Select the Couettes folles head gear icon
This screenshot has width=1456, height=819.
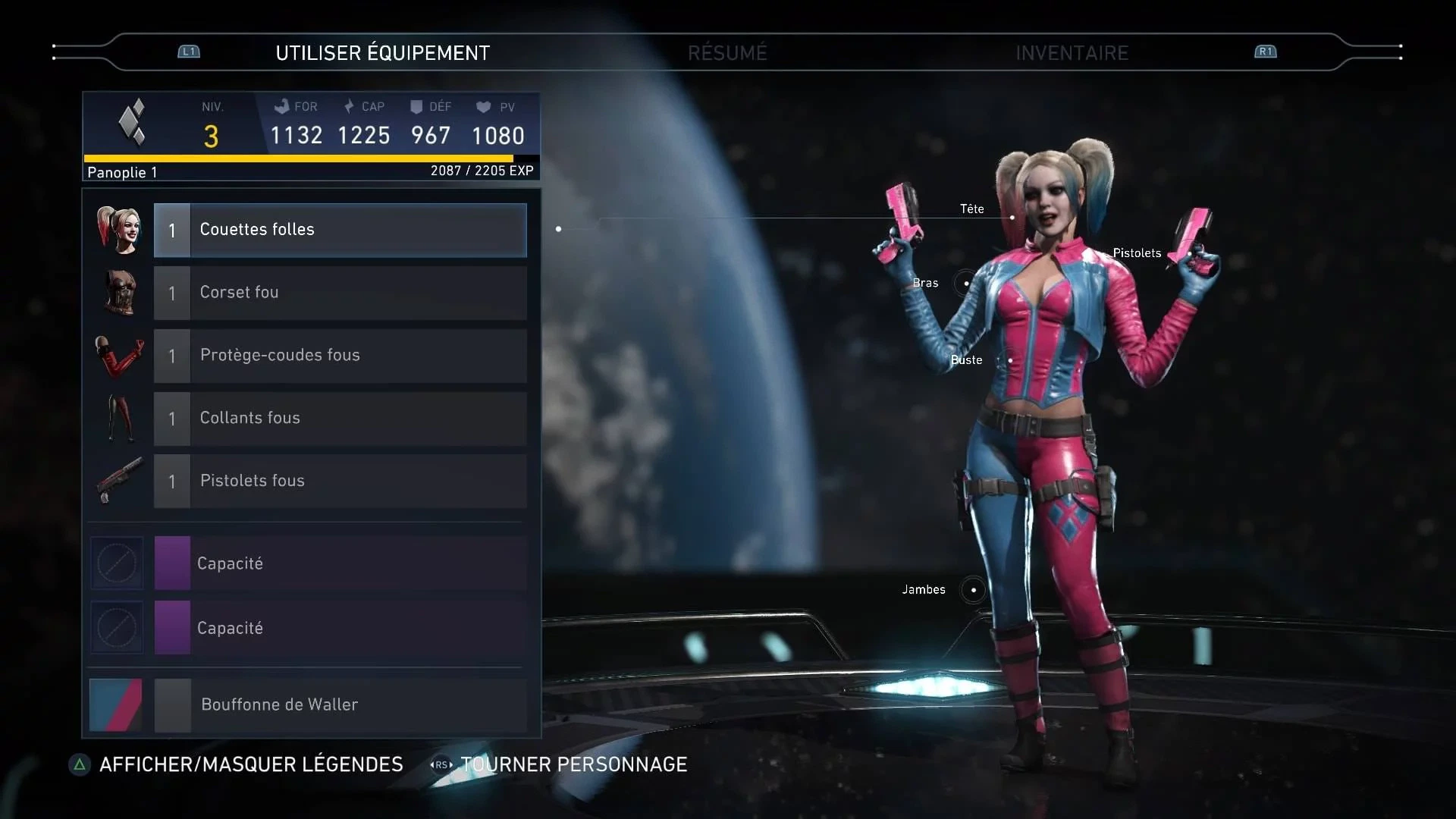coord(118,228)
